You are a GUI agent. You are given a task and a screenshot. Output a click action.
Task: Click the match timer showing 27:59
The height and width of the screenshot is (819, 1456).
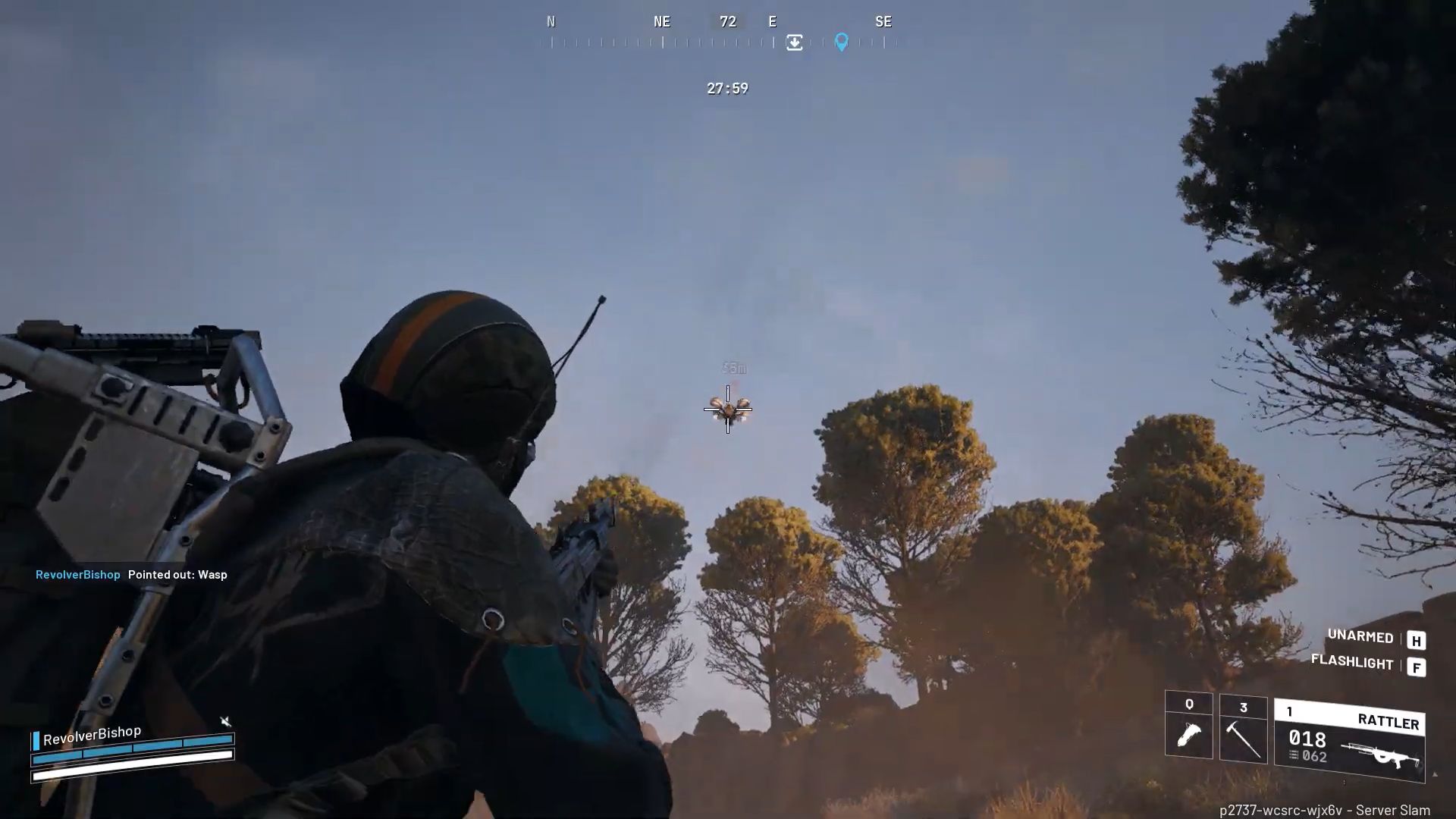[x=726, y=88]
